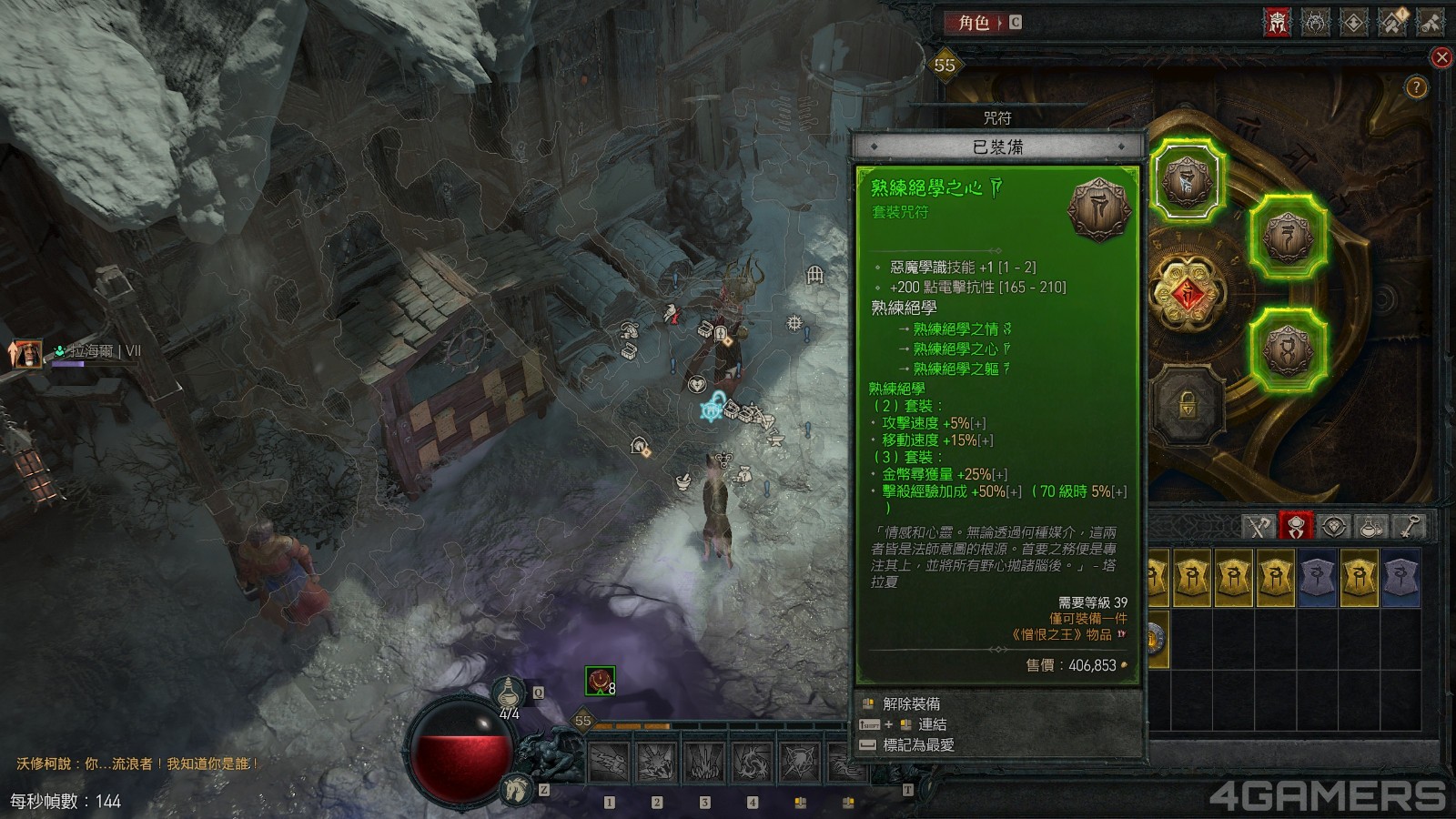This screenshot has width=1456, height=819.
Task: Open the gems tab in the inventory panel
Action: 1333,526
